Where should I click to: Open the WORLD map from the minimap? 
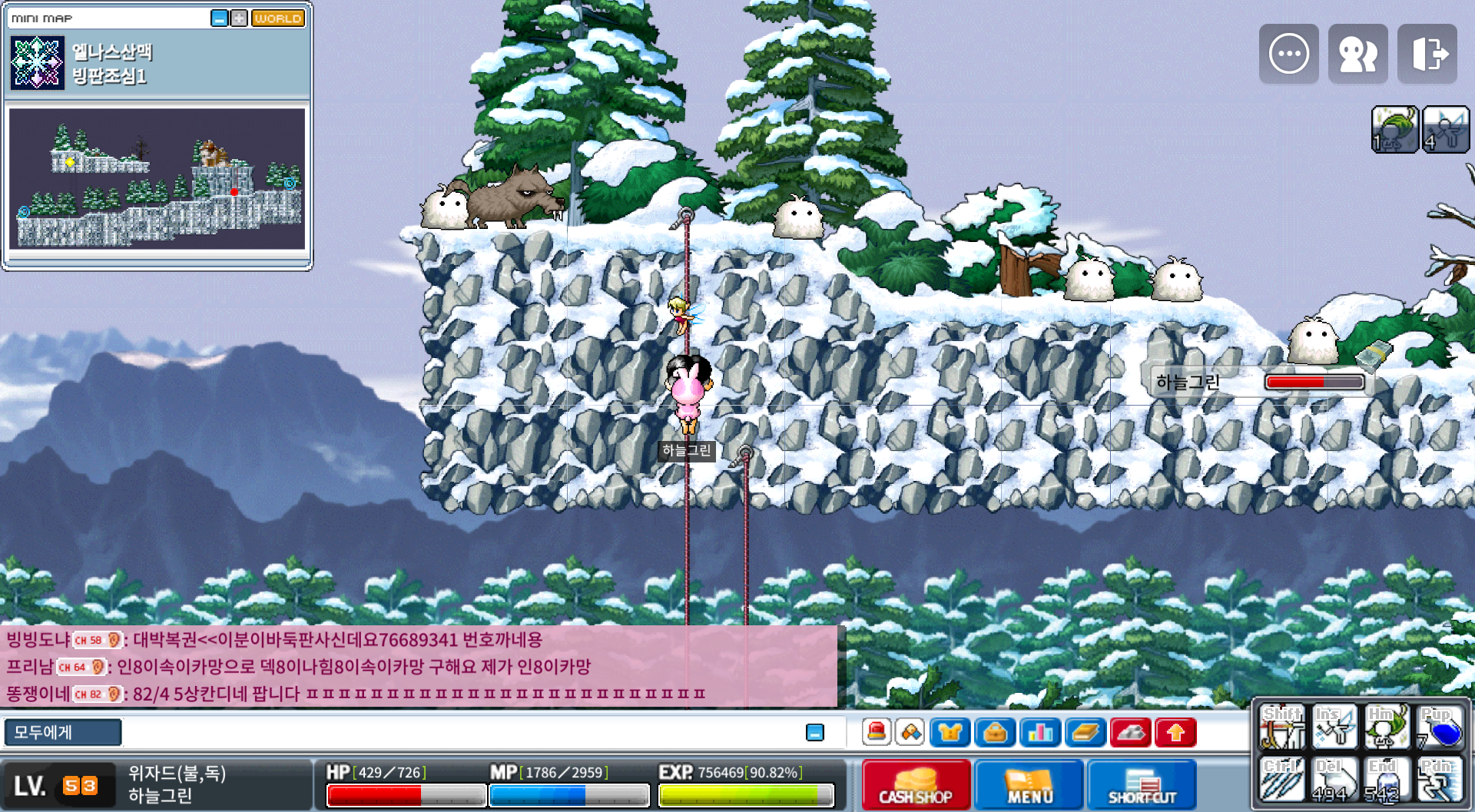pos(278,18)
